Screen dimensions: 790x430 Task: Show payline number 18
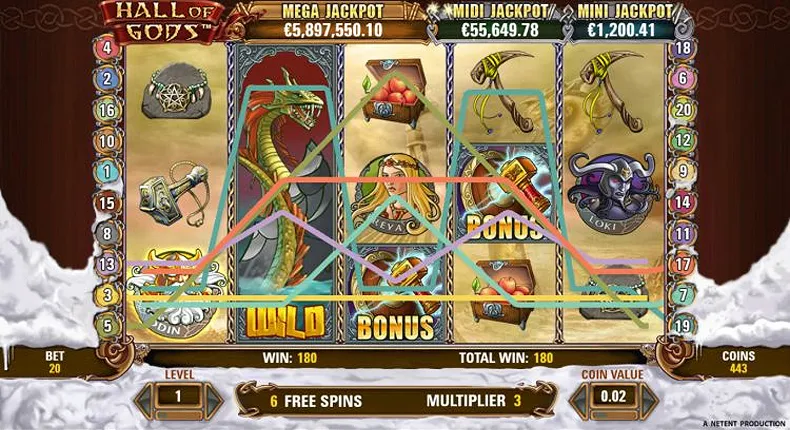pyautogui.click(x=683, y=47)
